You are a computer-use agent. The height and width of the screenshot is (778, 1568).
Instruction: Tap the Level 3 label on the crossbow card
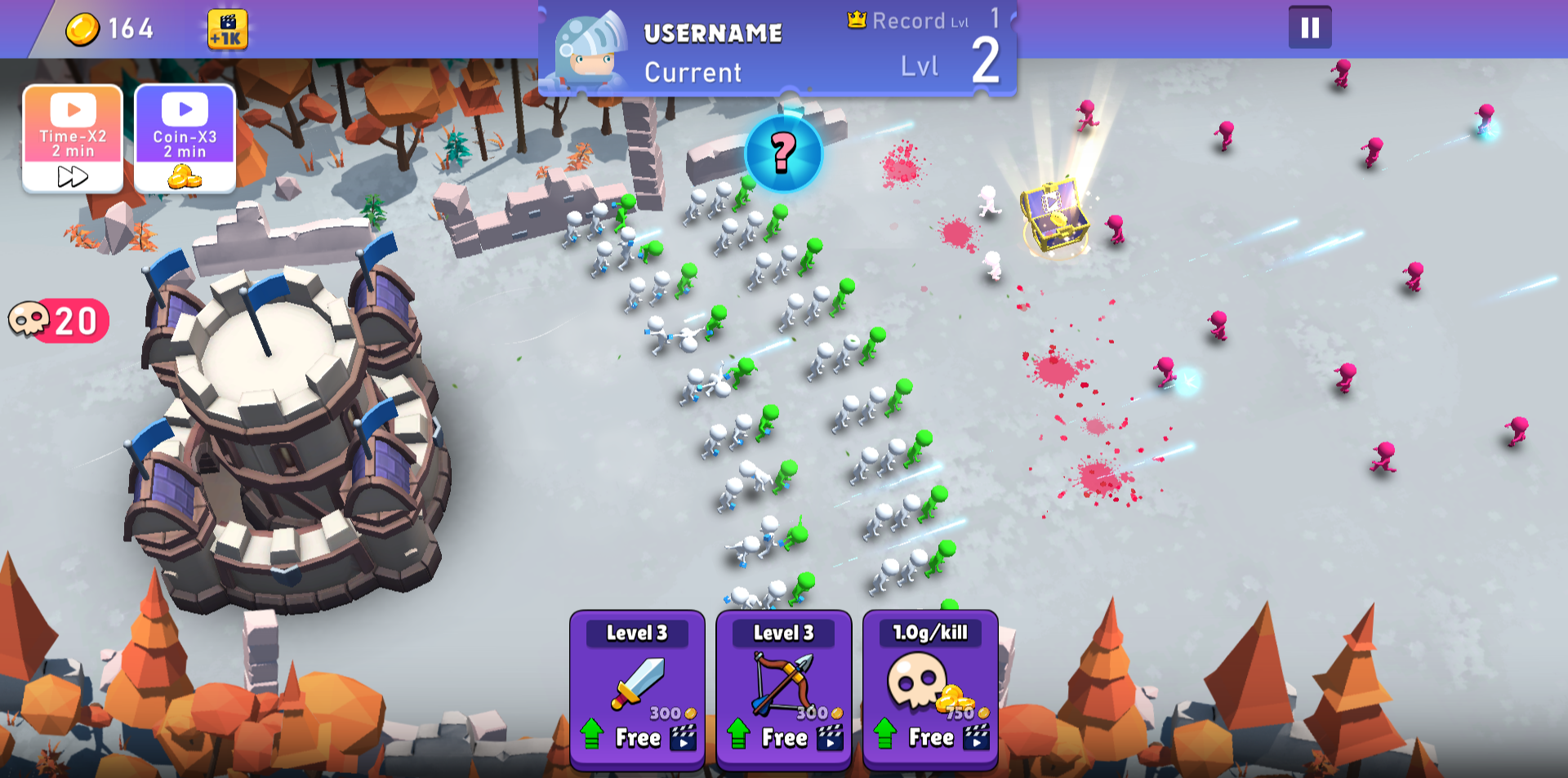[x=782, y=633]
